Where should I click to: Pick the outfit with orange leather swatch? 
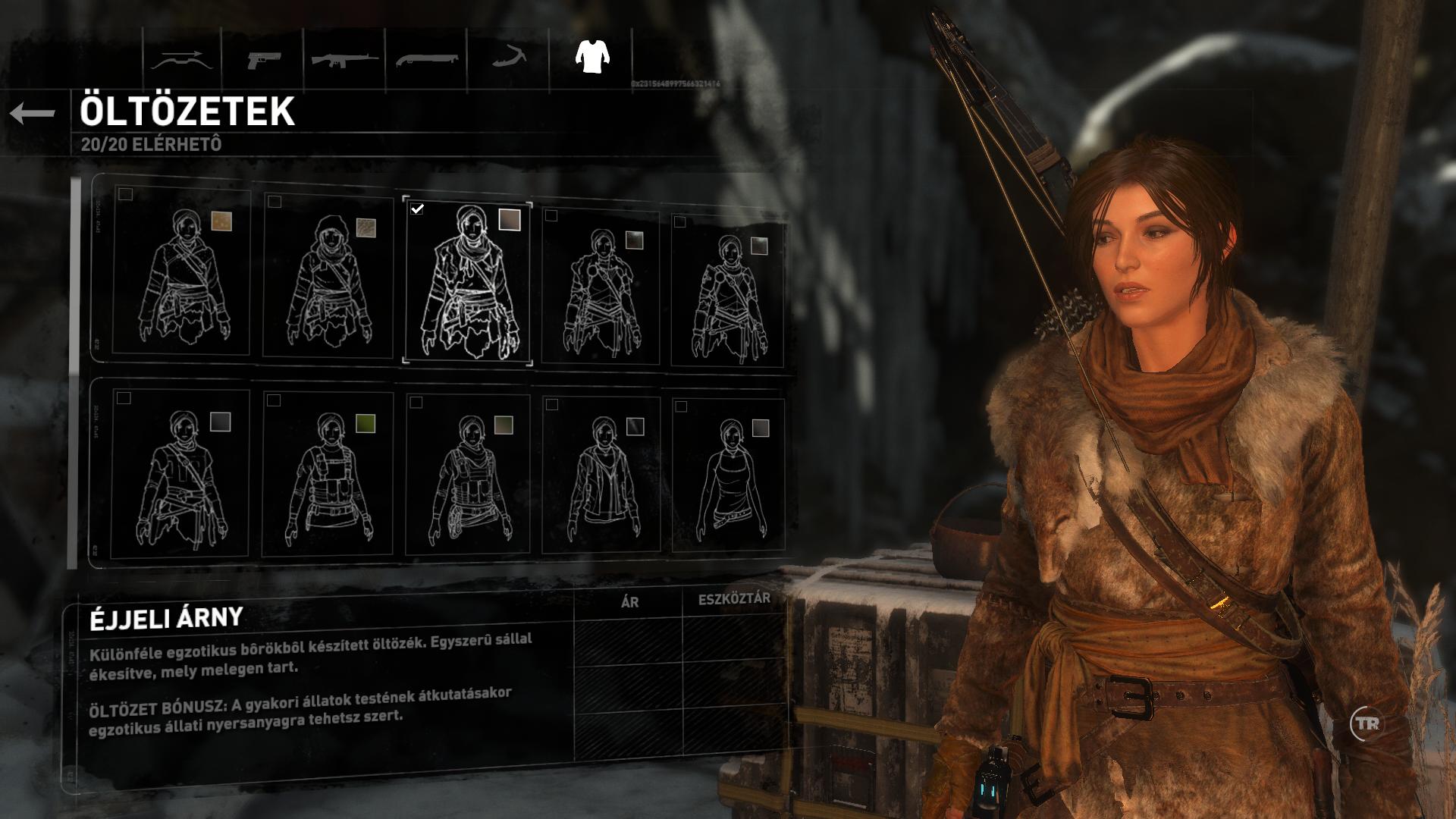[x=180, y=275]
